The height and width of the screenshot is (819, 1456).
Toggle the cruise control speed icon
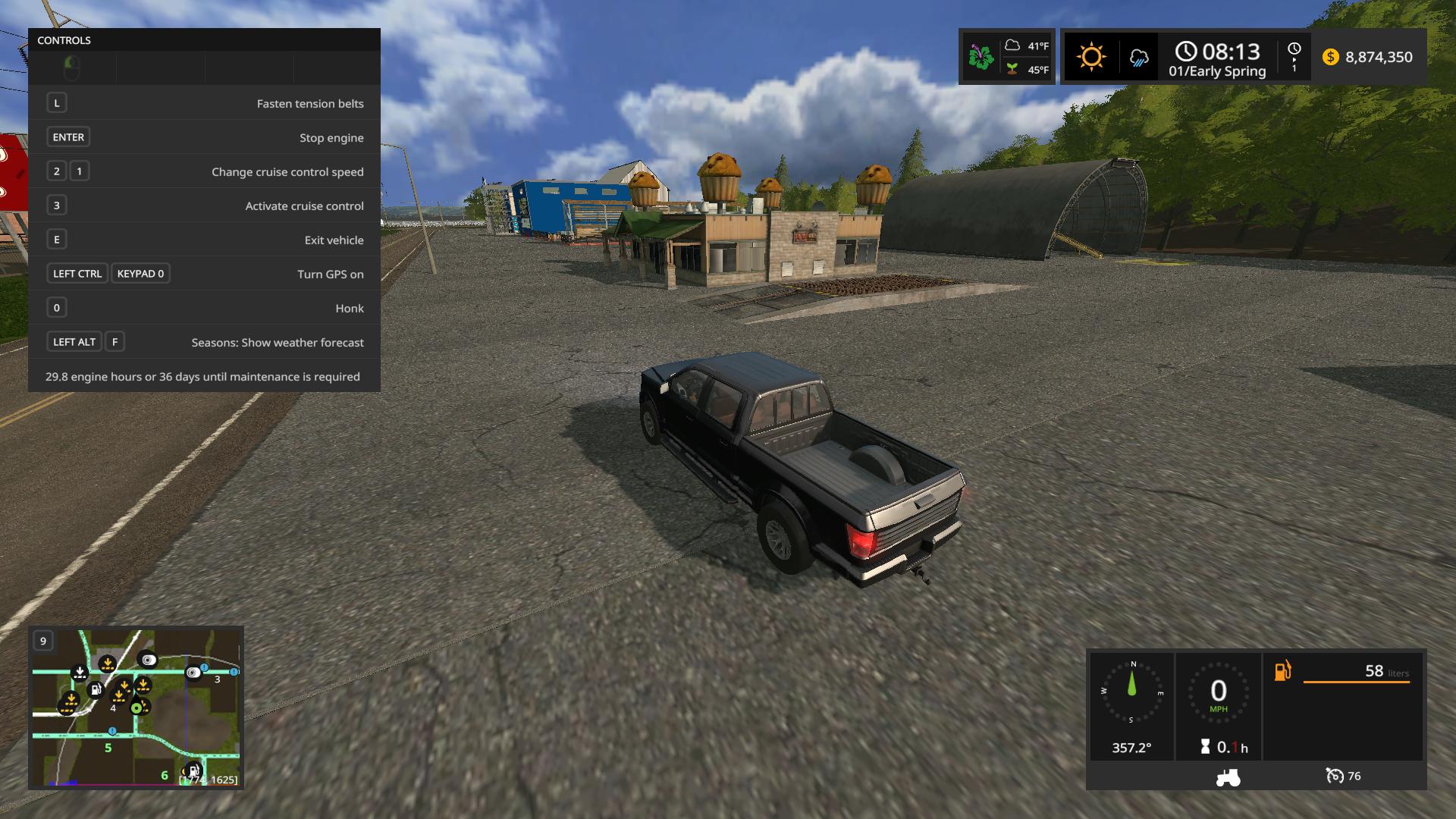[x=1334, y=776]
